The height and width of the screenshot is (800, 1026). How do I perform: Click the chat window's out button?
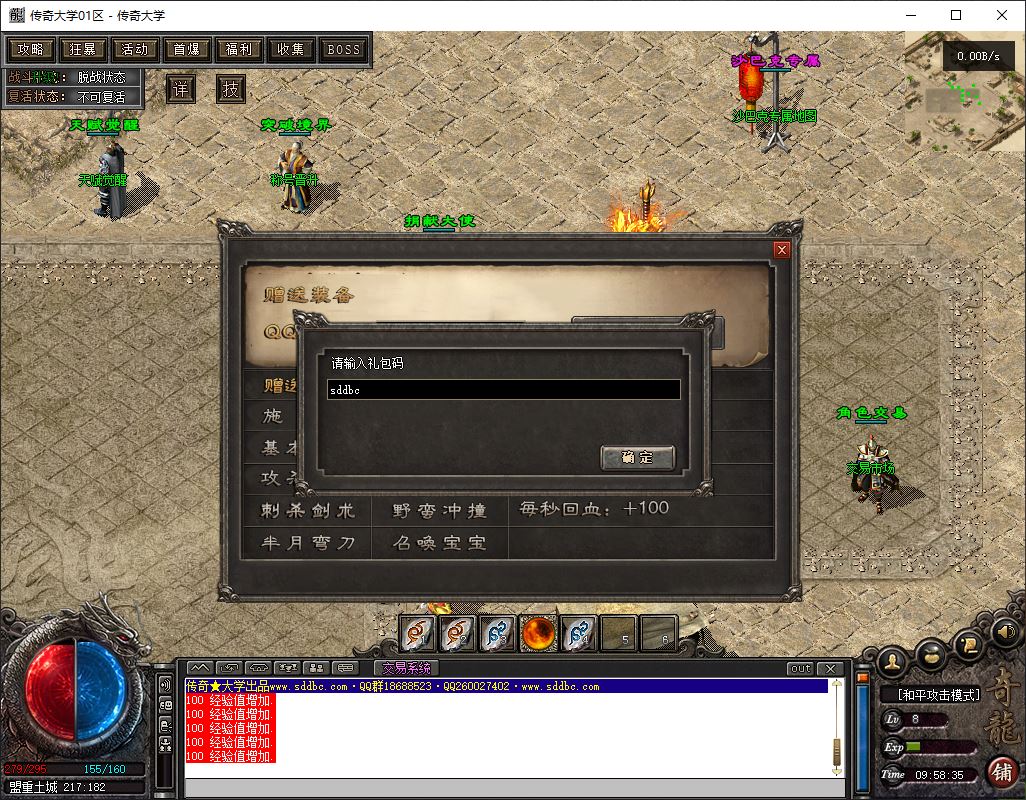(800, 668)
